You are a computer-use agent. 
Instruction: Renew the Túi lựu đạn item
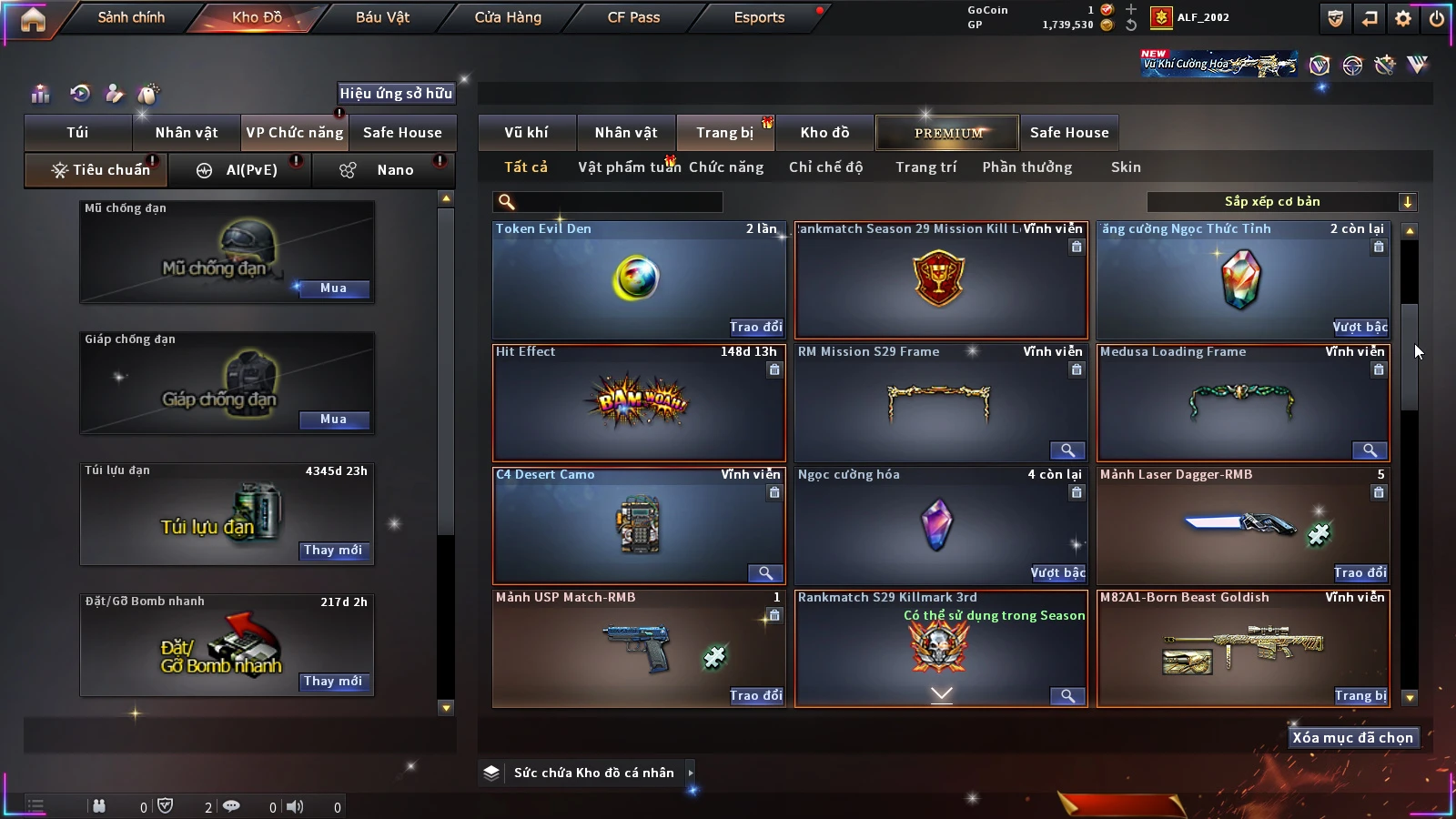pyautogui.click(x=333, y=551)
